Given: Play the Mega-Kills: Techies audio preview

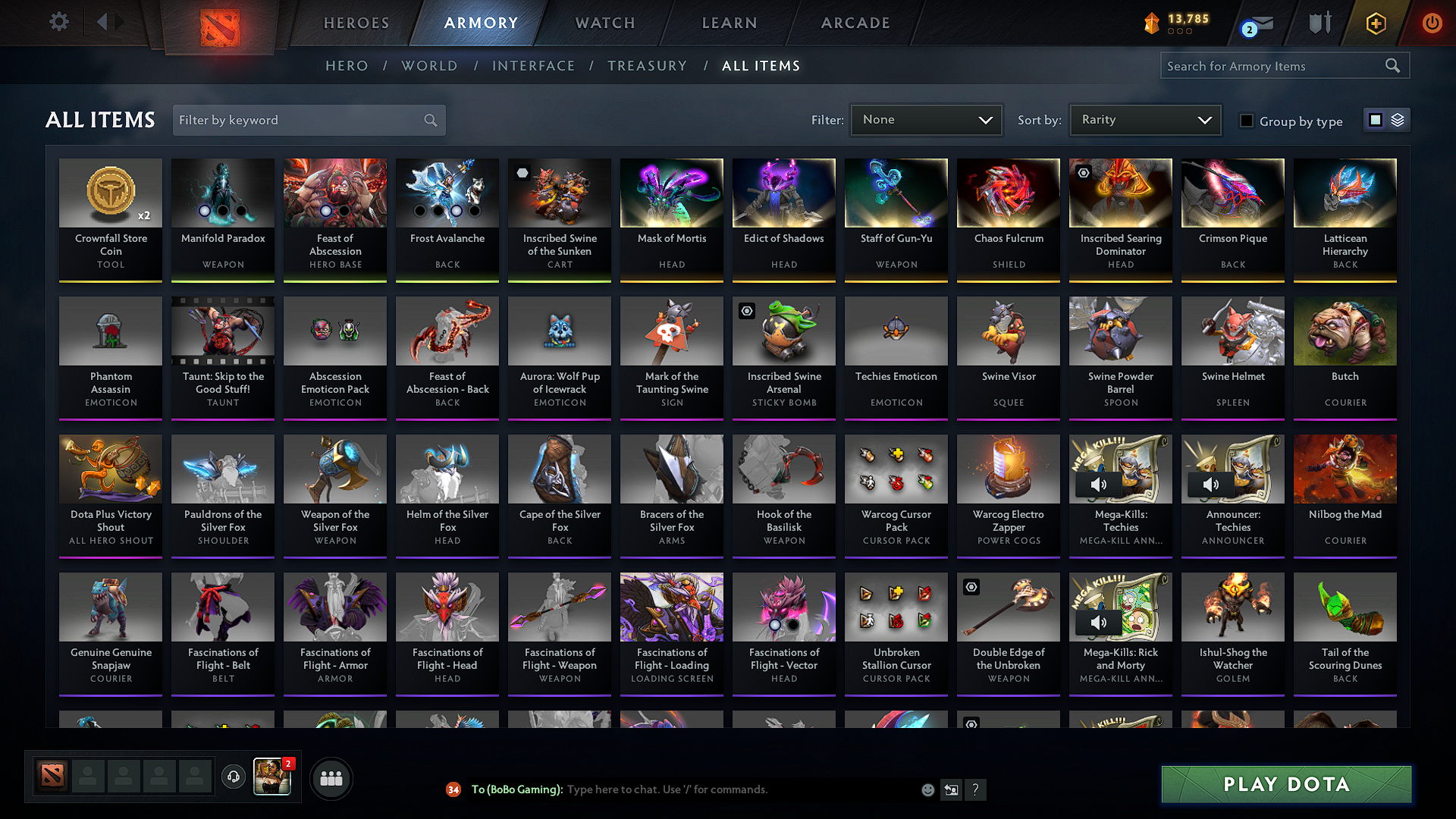Looking at the screenshot, I should [1097, 485].
